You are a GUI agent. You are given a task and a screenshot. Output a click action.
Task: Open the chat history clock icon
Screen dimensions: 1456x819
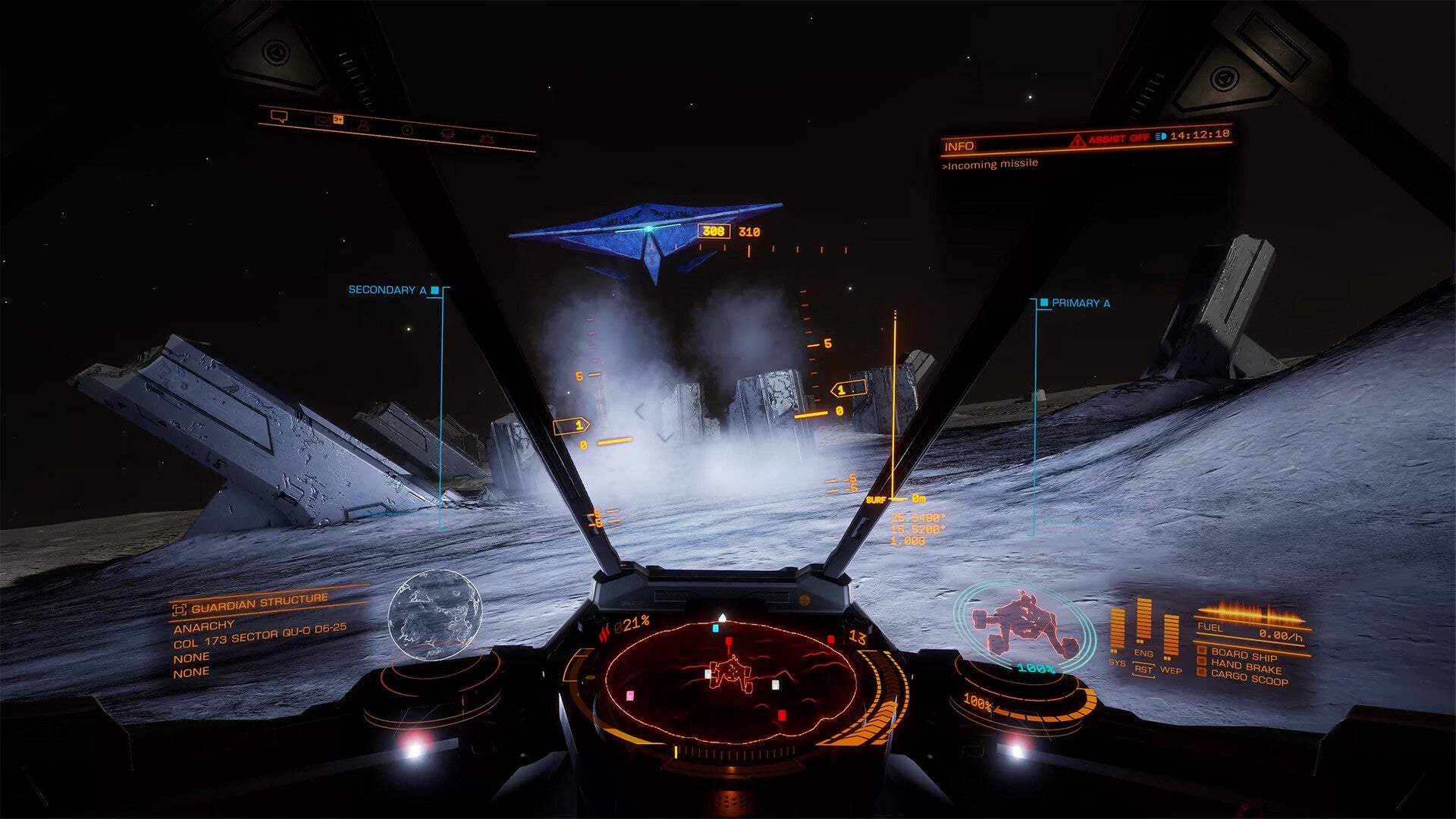point(407,130)
